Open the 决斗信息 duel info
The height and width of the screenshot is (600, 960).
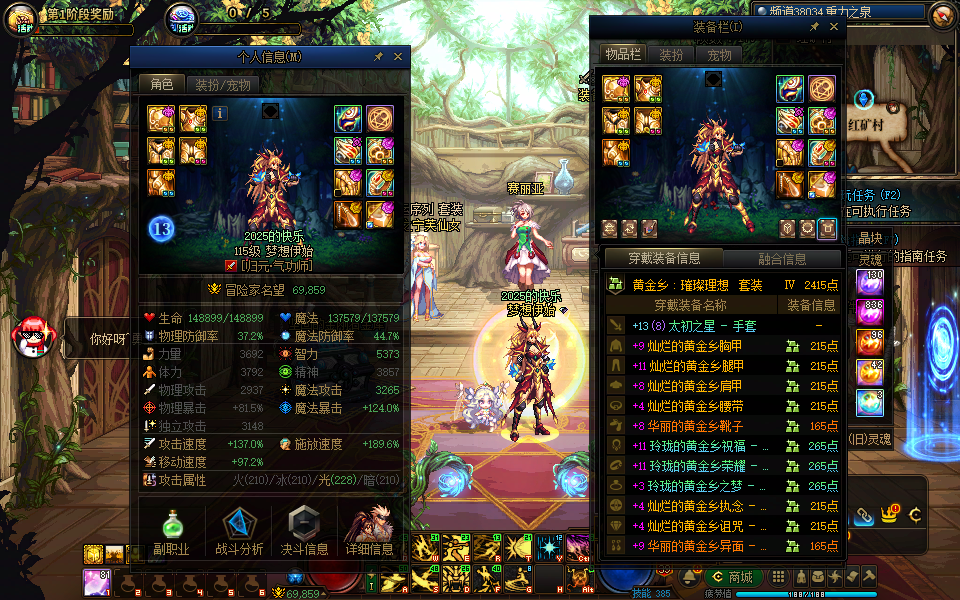click(303, 531)
